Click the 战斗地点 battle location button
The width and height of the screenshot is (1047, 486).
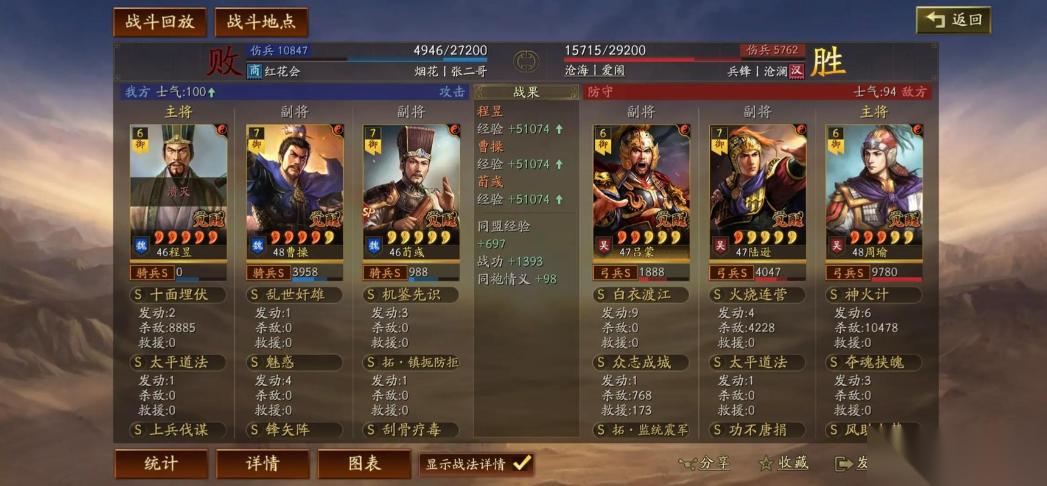[261, 22]
